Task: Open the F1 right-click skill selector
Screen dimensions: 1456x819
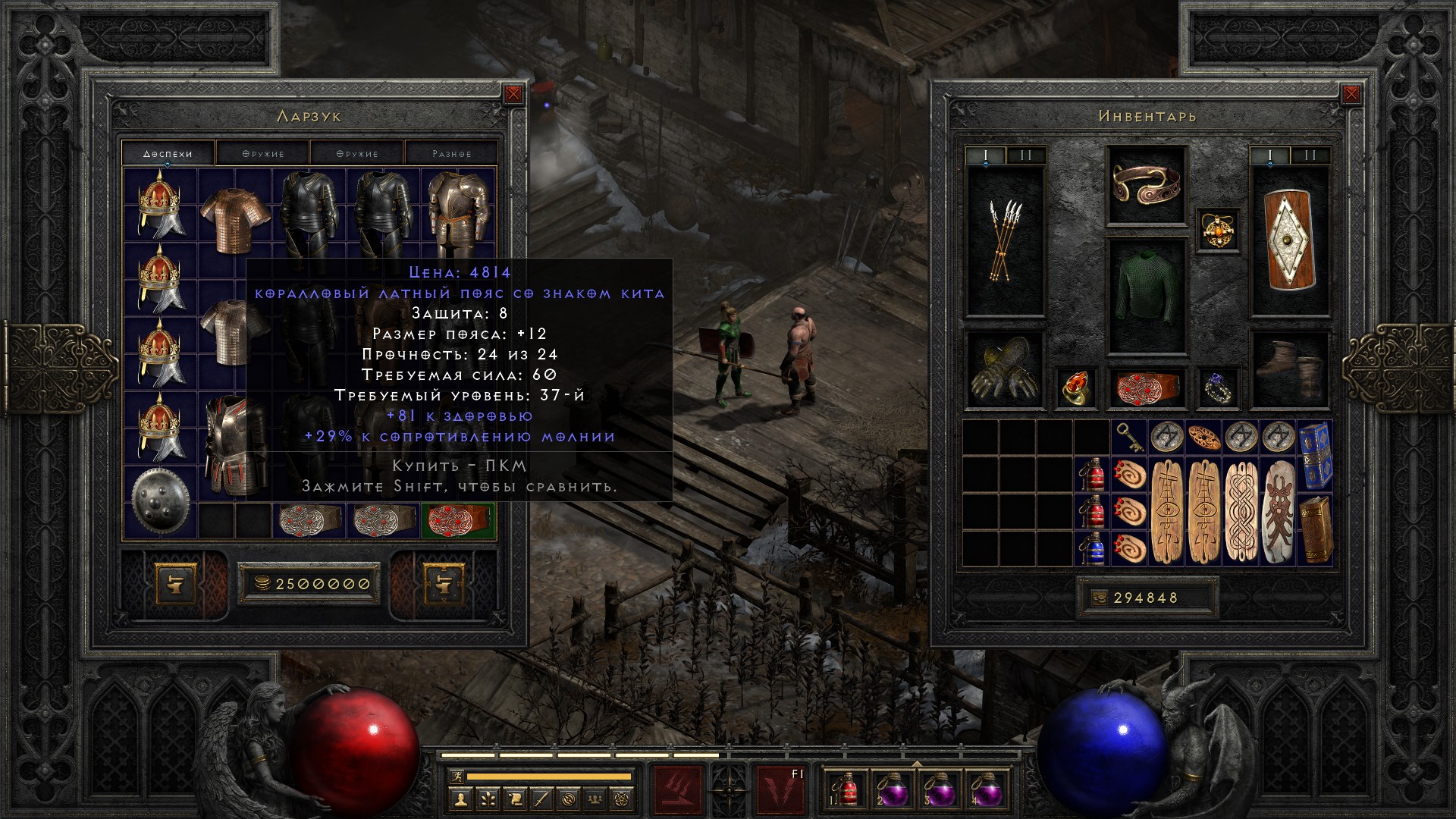Action: tap(781, 790)
